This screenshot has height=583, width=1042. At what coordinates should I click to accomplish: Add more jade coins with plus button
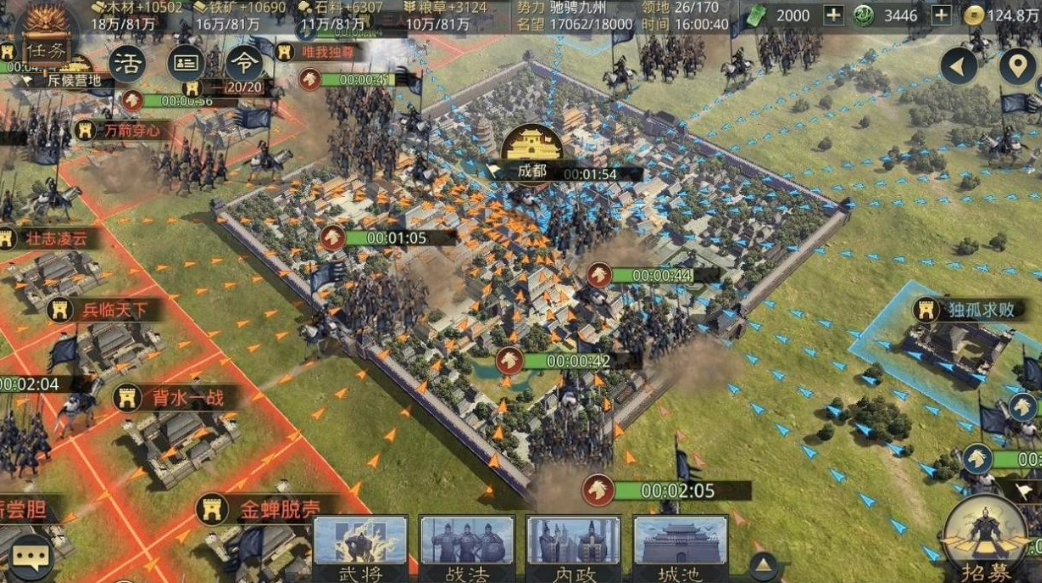(x=942, y=15)
